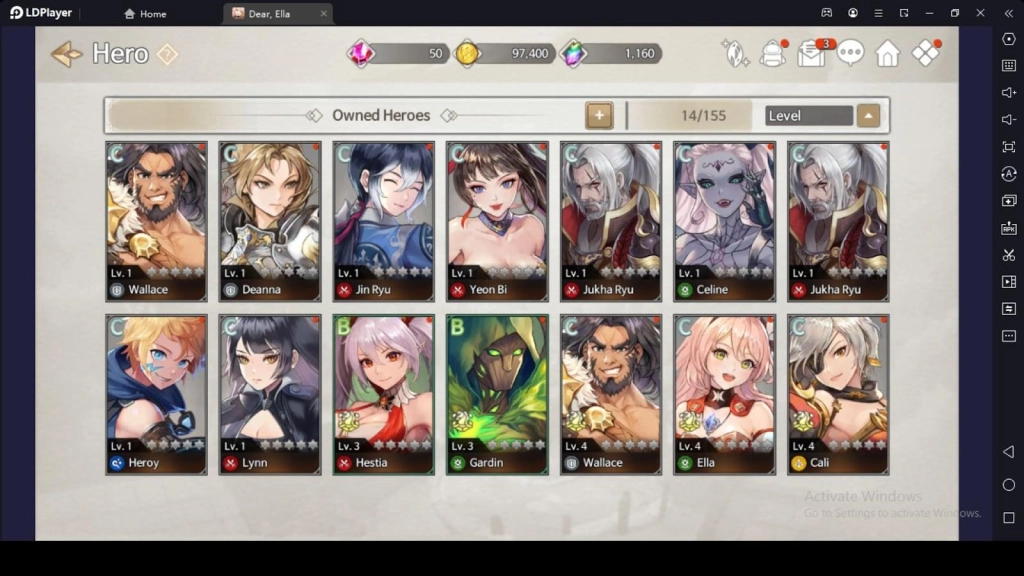Expand hero slots with the plus button
The width and height of the screenshot is (1024, 576).
[598, 115]
